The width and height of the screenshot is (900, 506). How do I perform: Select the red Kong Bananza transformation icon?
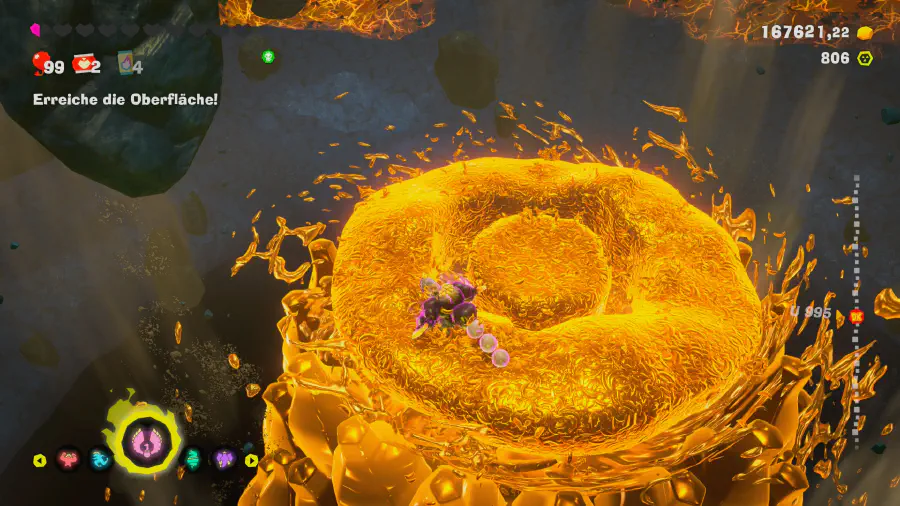[x=68, y=460]
